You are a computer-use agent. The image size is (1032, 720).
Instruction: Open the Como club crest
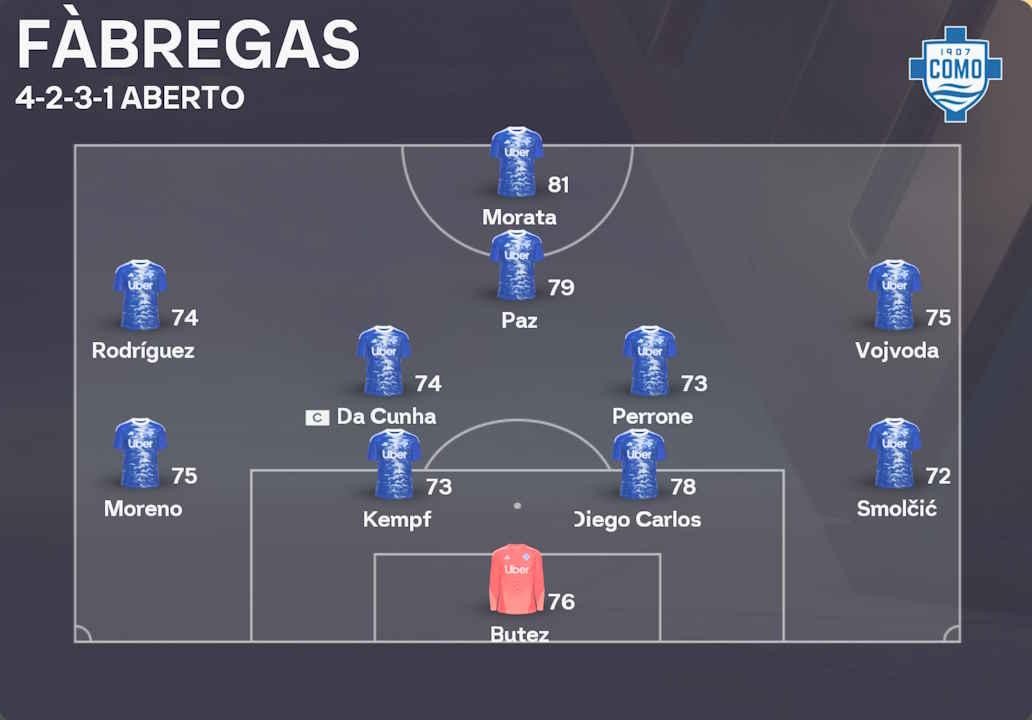coord(955,73)
